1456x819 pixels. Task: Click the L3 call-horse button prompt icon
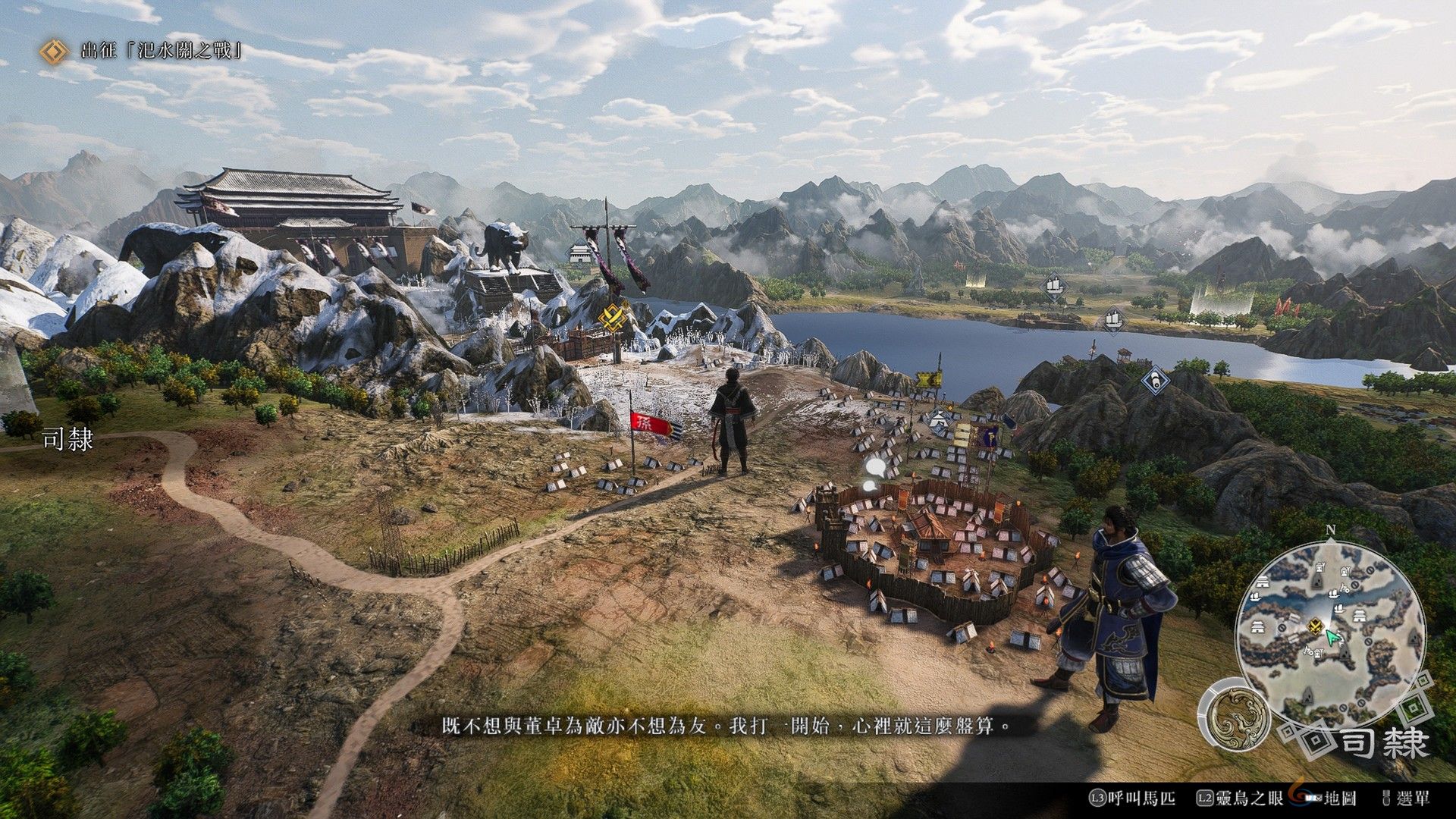1097,798
